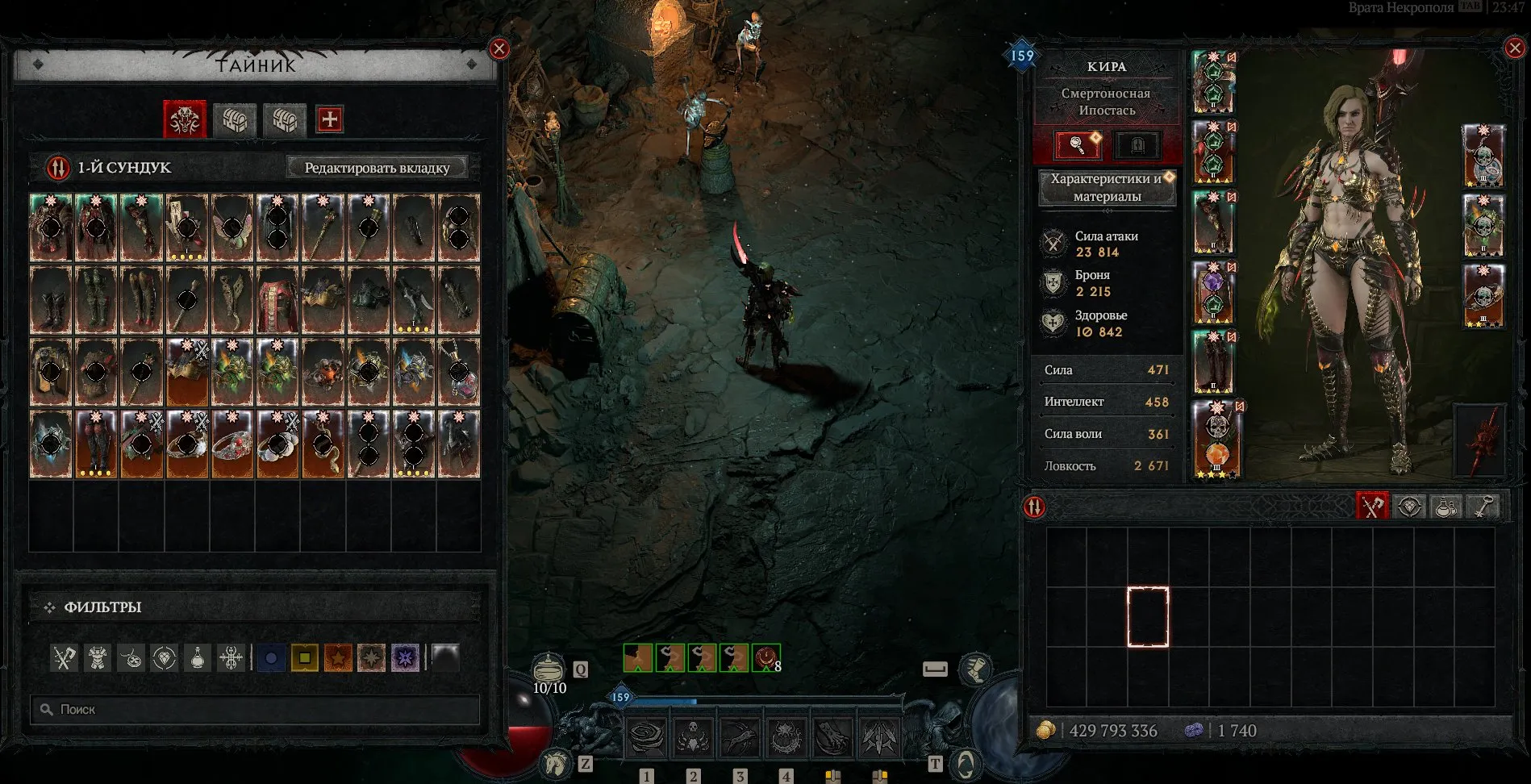The height and width of the screenshot is (784, 1531).
Task: Select the blue magic rarity swatch filter
Action: click(x=271, y=659)
